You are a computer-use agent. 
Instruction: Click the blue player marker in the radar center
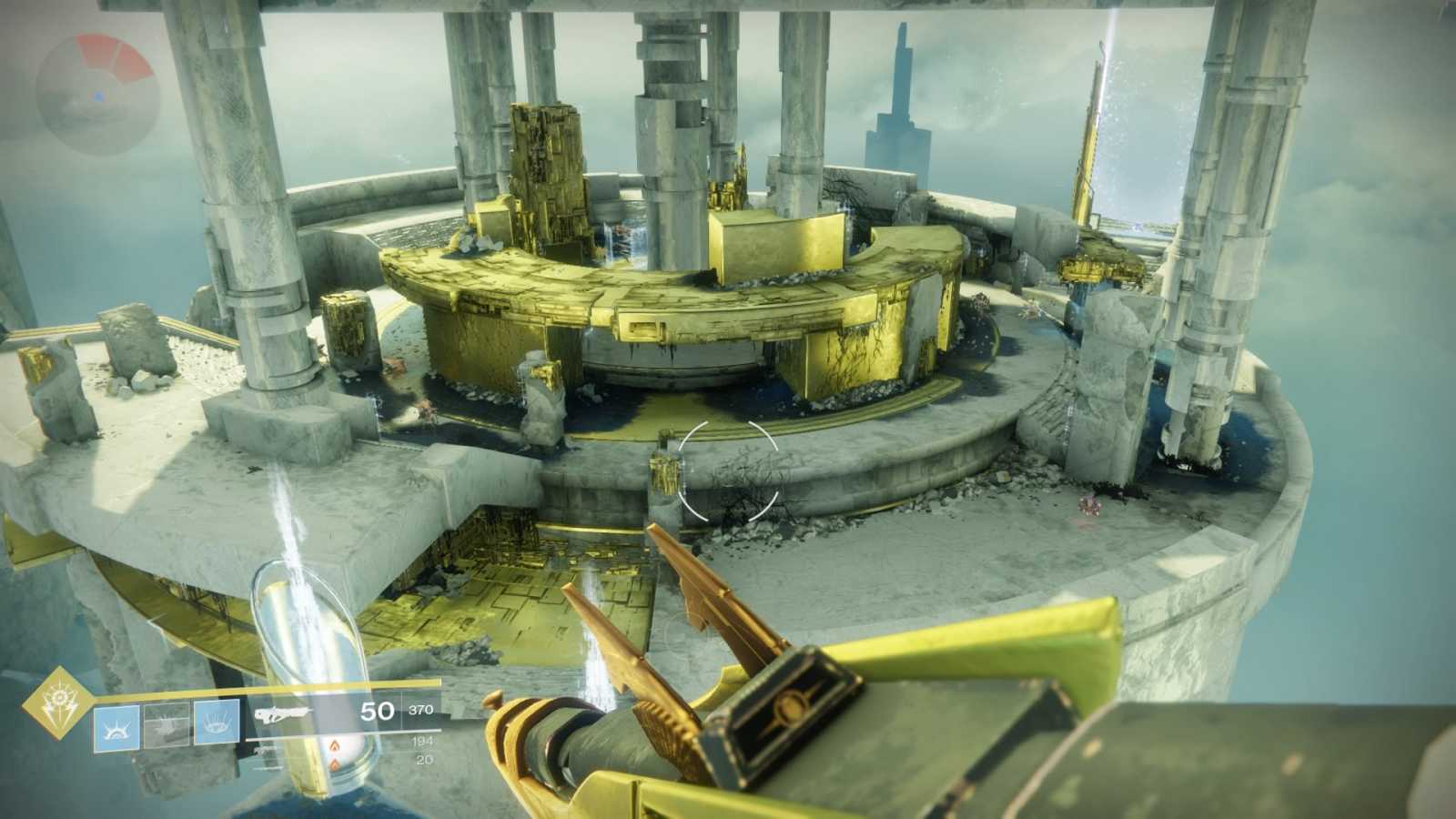pyautogui.click(x=97, y=95)
